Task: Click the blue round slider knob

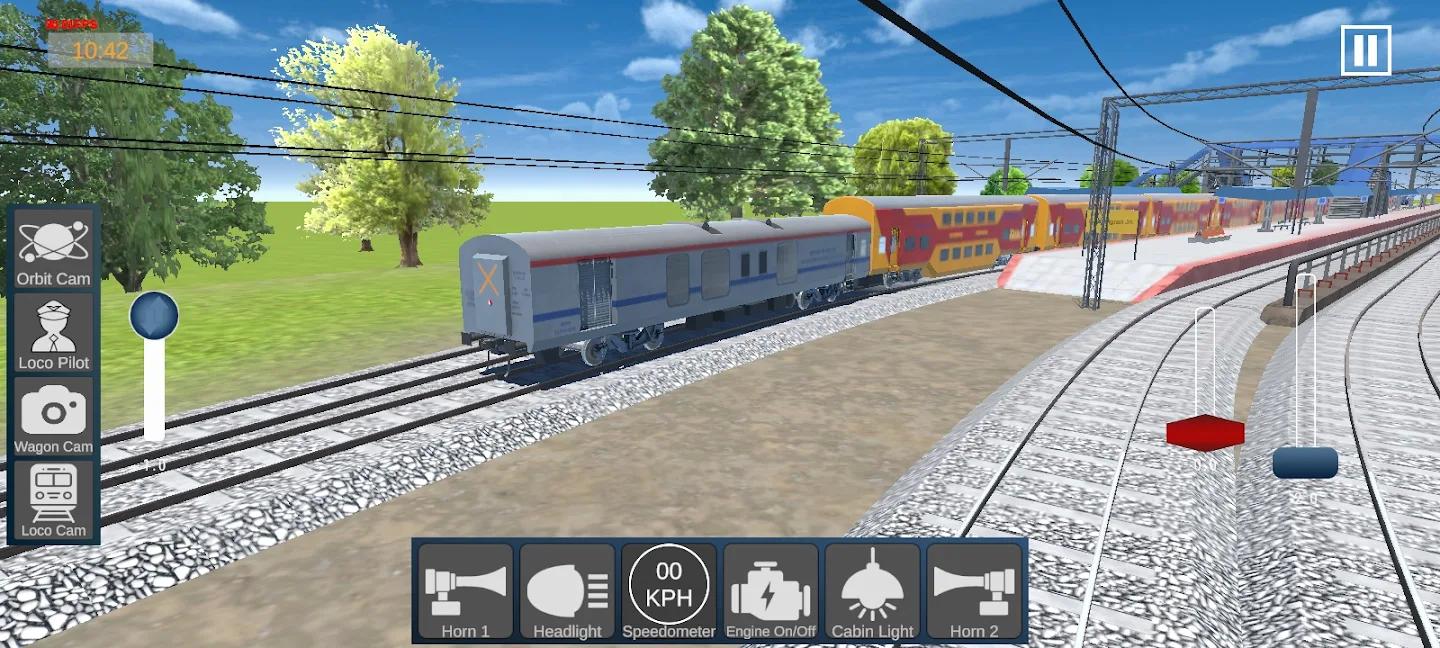Action: (154, 316)
